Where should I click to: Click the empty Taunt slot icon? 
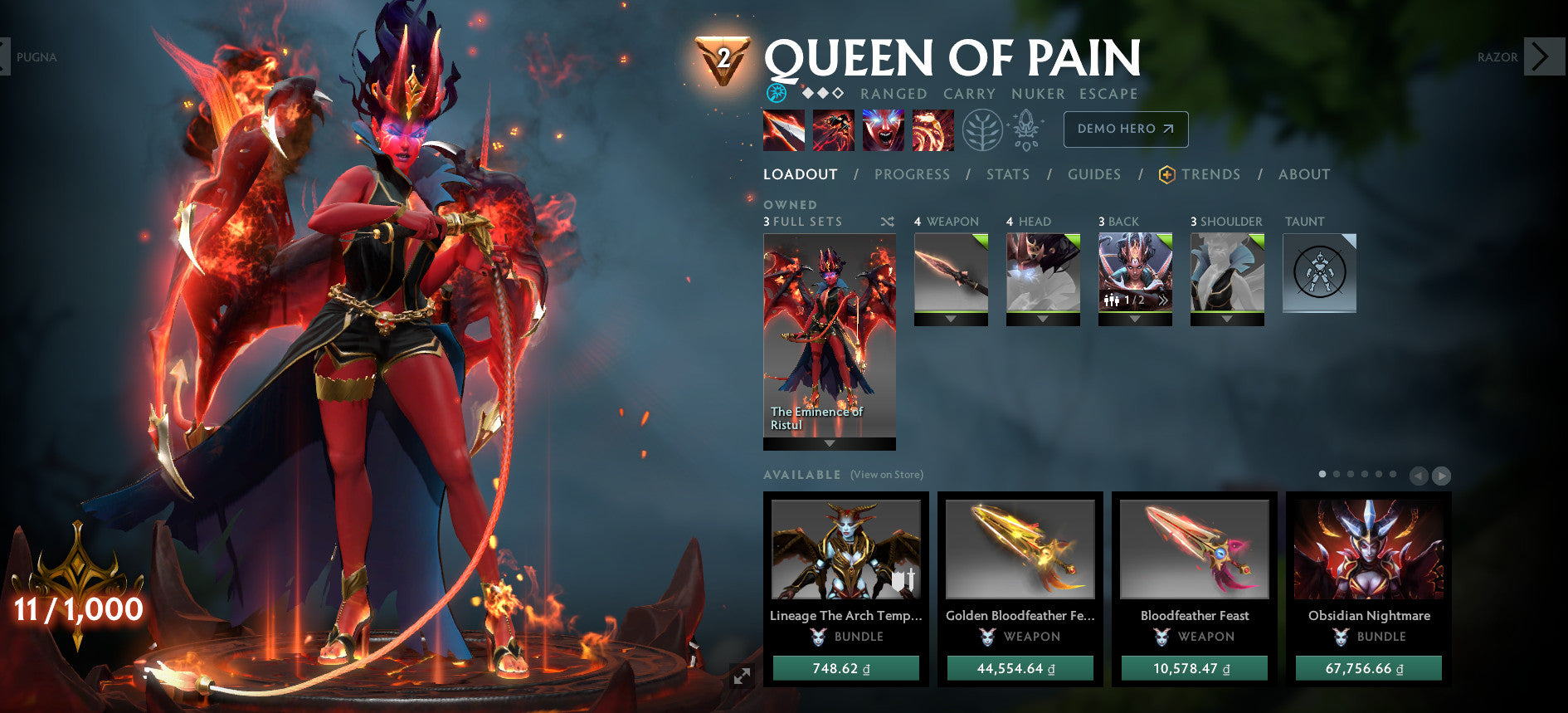(1317, 272)
